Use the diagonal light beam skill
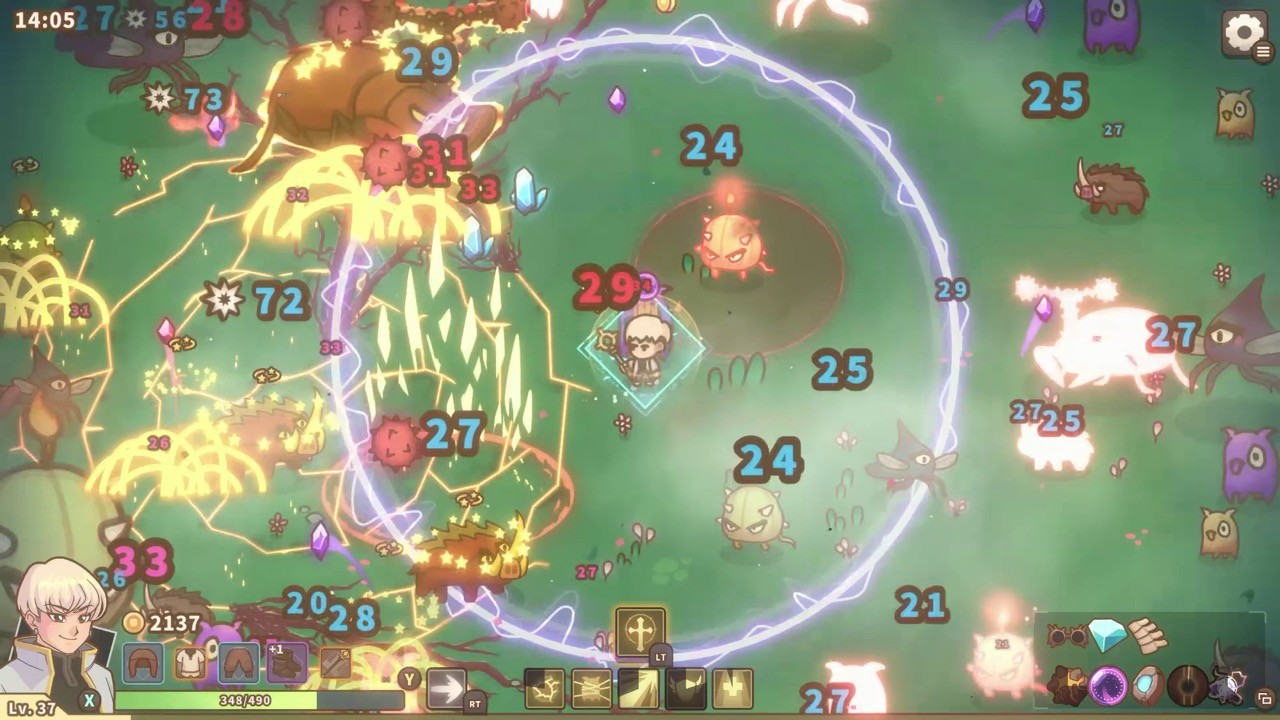Viewport: 1280px width, 720px height. click(638, 689)
